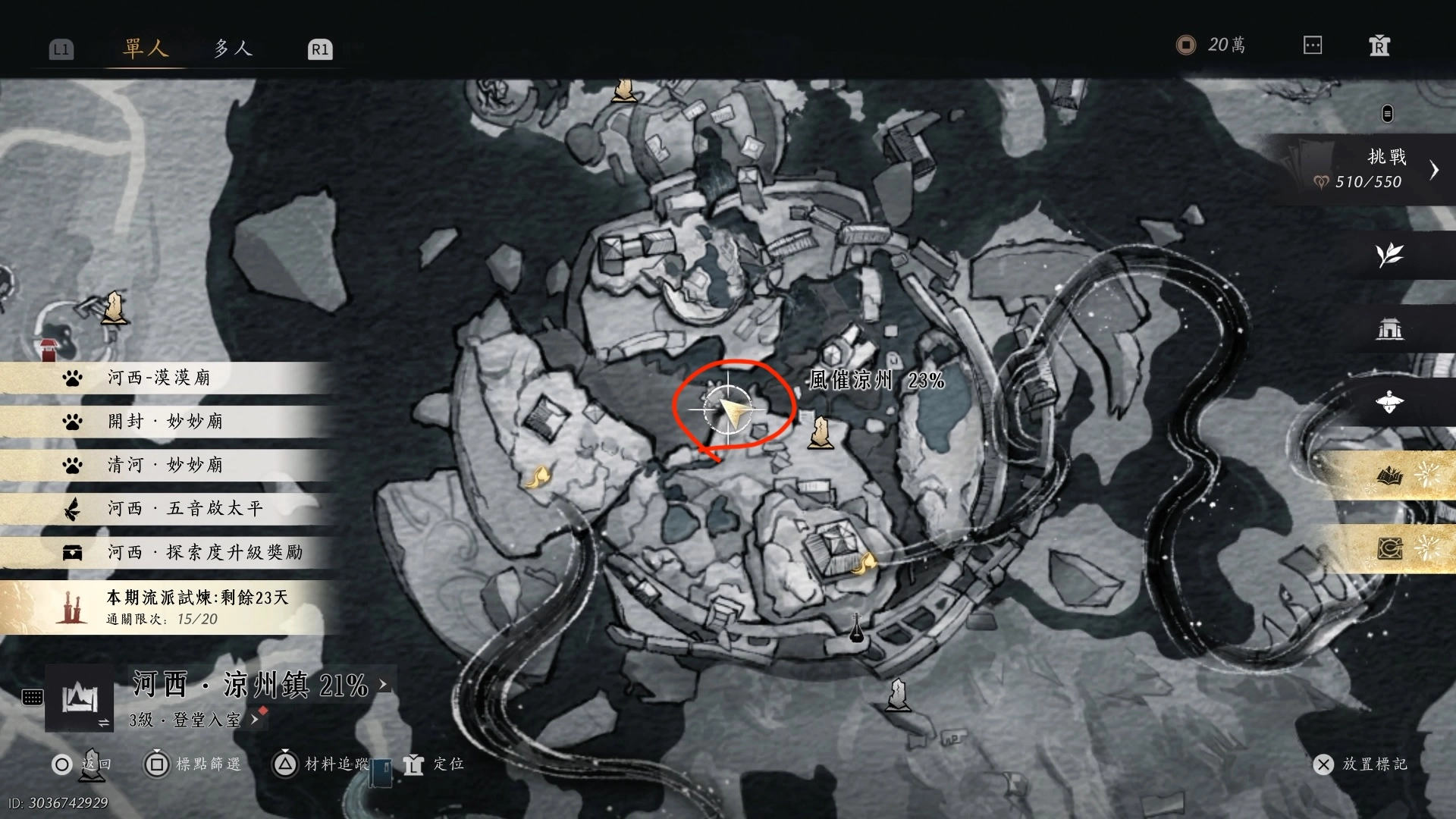This screenshot has width=1456, height=819.
Task: Select the 單人 single-player tab
Action: (145, 49)
